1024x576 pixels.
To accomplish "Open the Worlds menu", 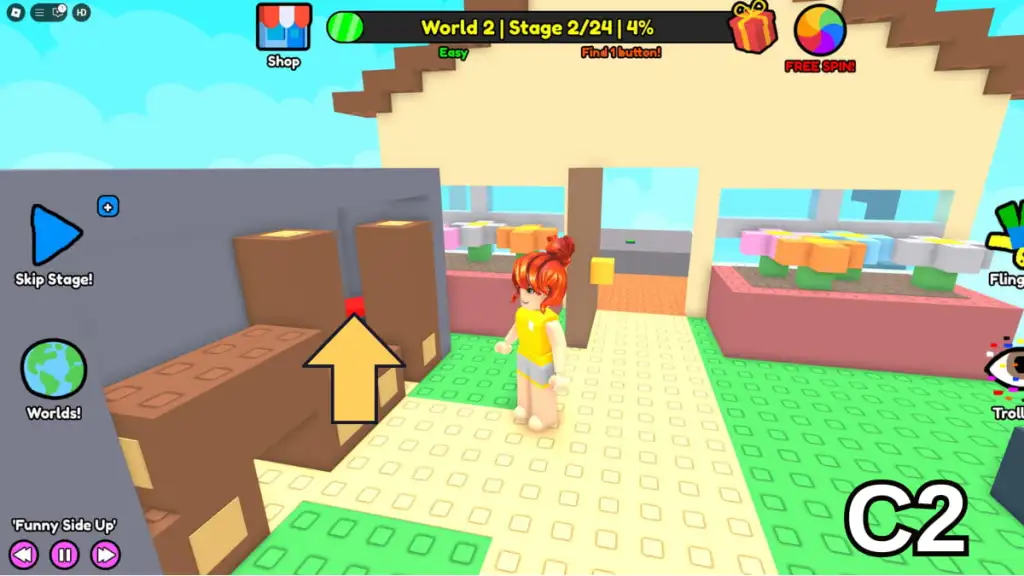I will coord(54,368).
